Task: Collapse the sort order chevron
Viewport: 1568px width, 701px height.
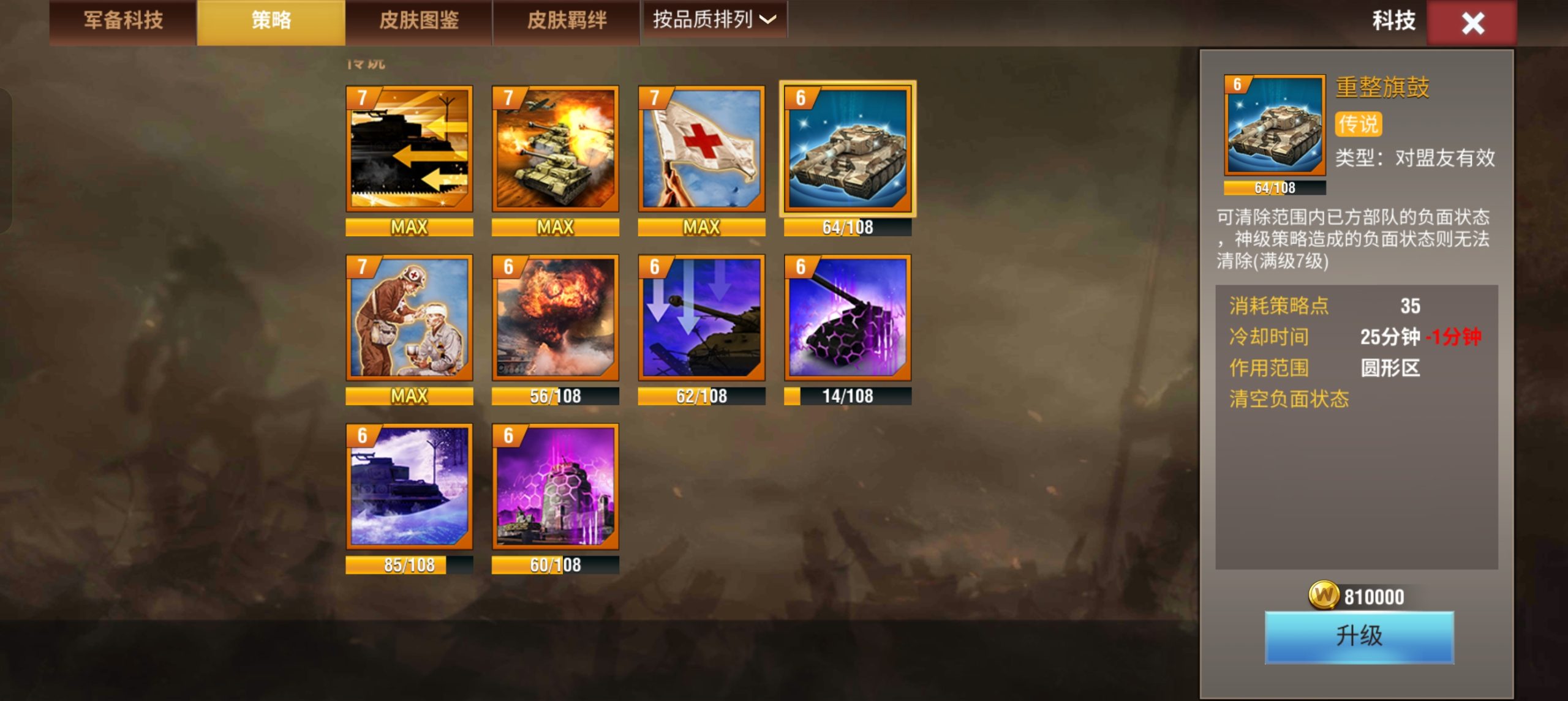Action: [767, 20]
